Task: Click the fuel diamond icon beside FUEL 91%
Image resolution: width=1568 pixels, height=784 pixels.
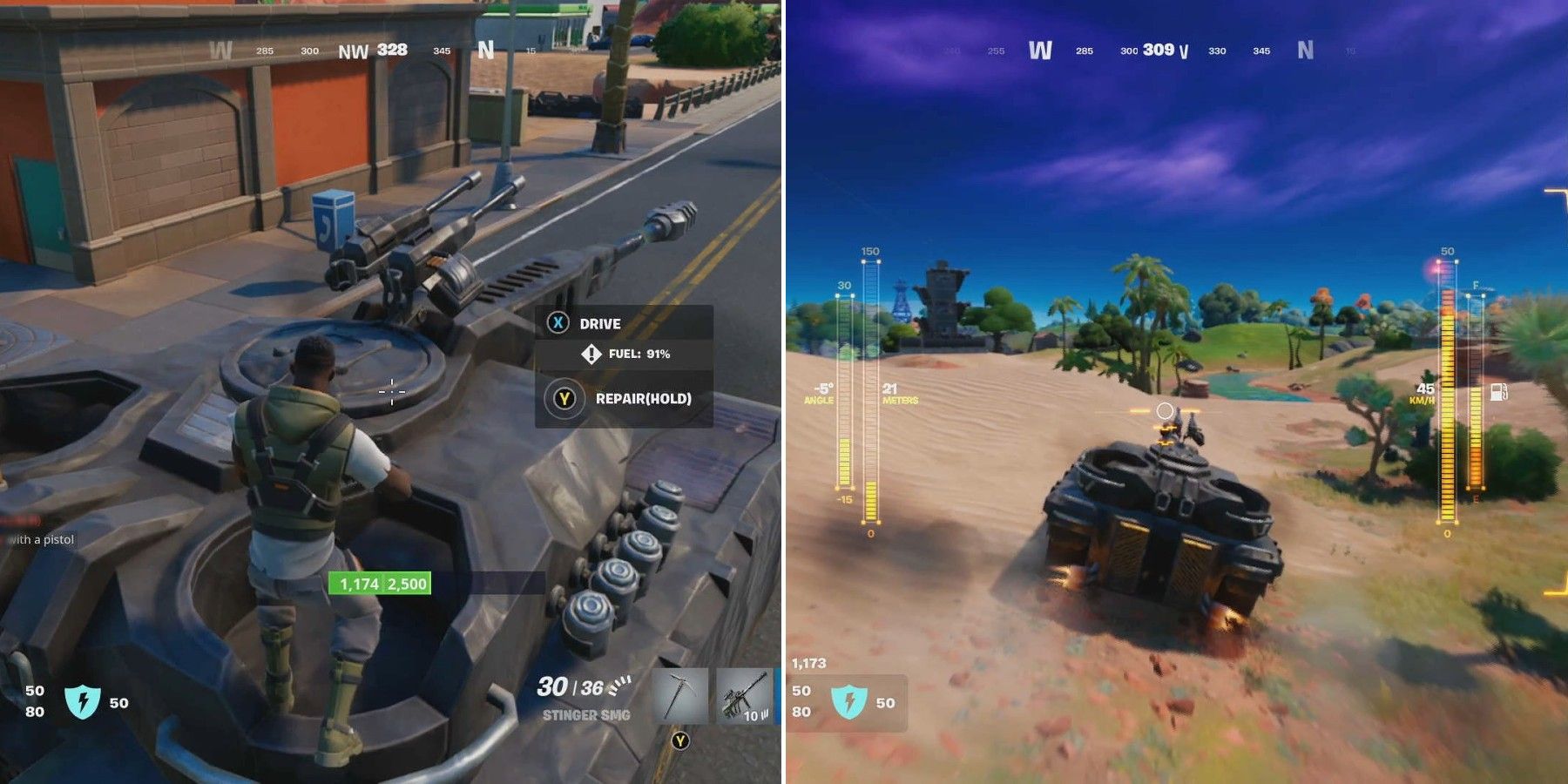Action: pyautogui.click(x=591, y=355)
